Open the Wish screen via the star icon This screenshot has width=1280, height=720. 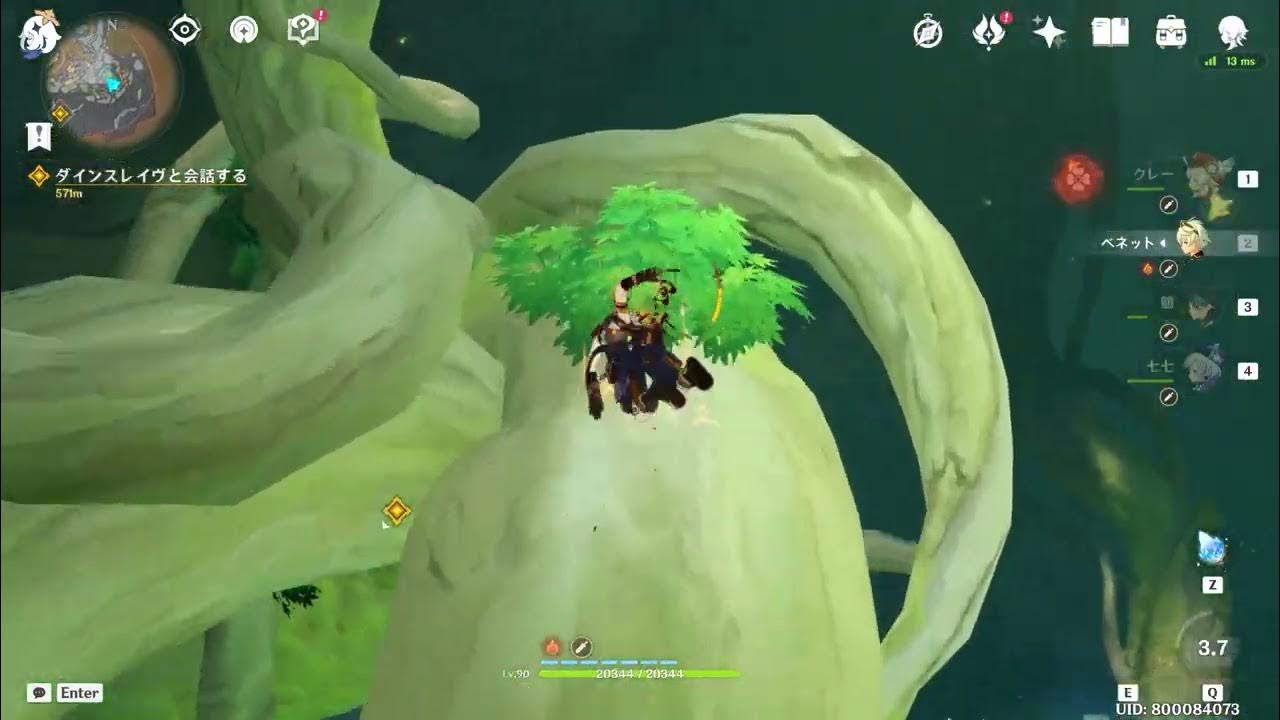pyautogui.click(x=1049, y=33)
